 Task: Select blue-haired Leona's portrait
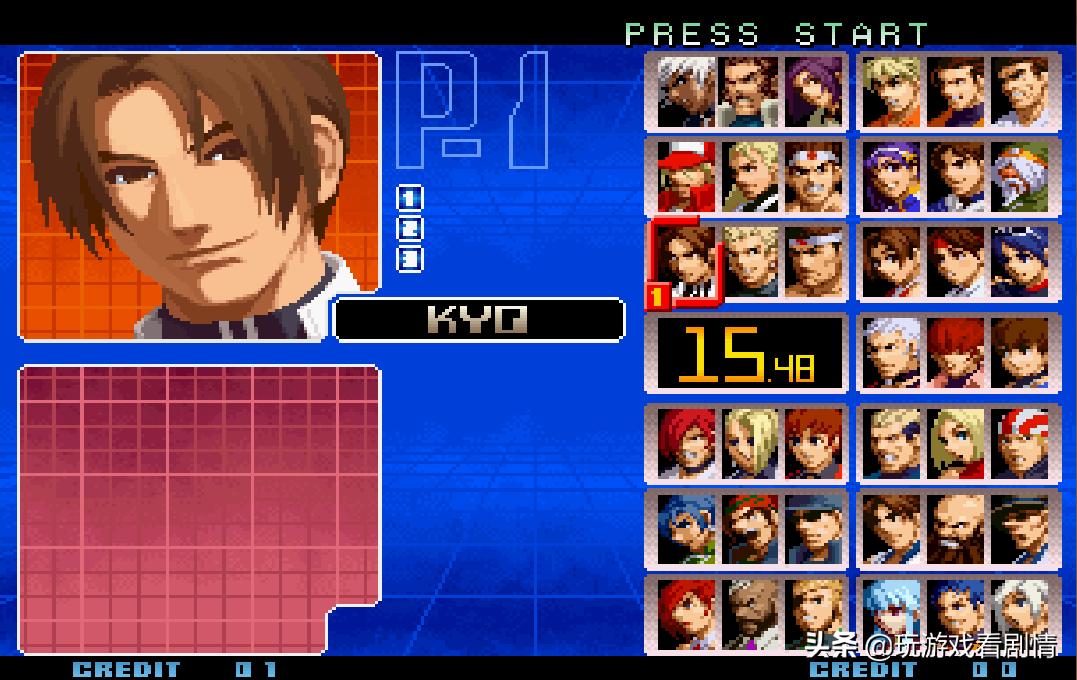click(688, 527)
